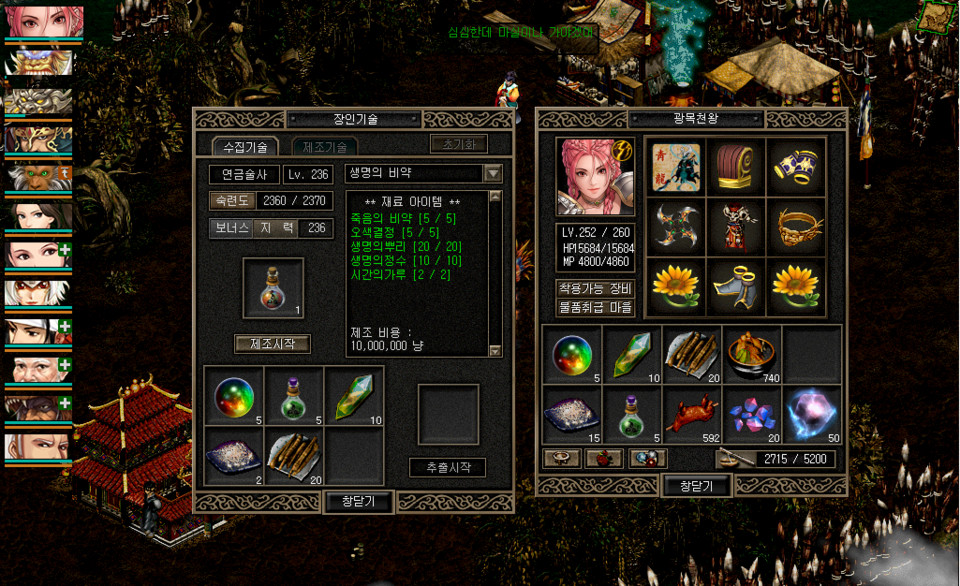Click the 초기화 reset button
960x586 pixels.
pos(459,144)
